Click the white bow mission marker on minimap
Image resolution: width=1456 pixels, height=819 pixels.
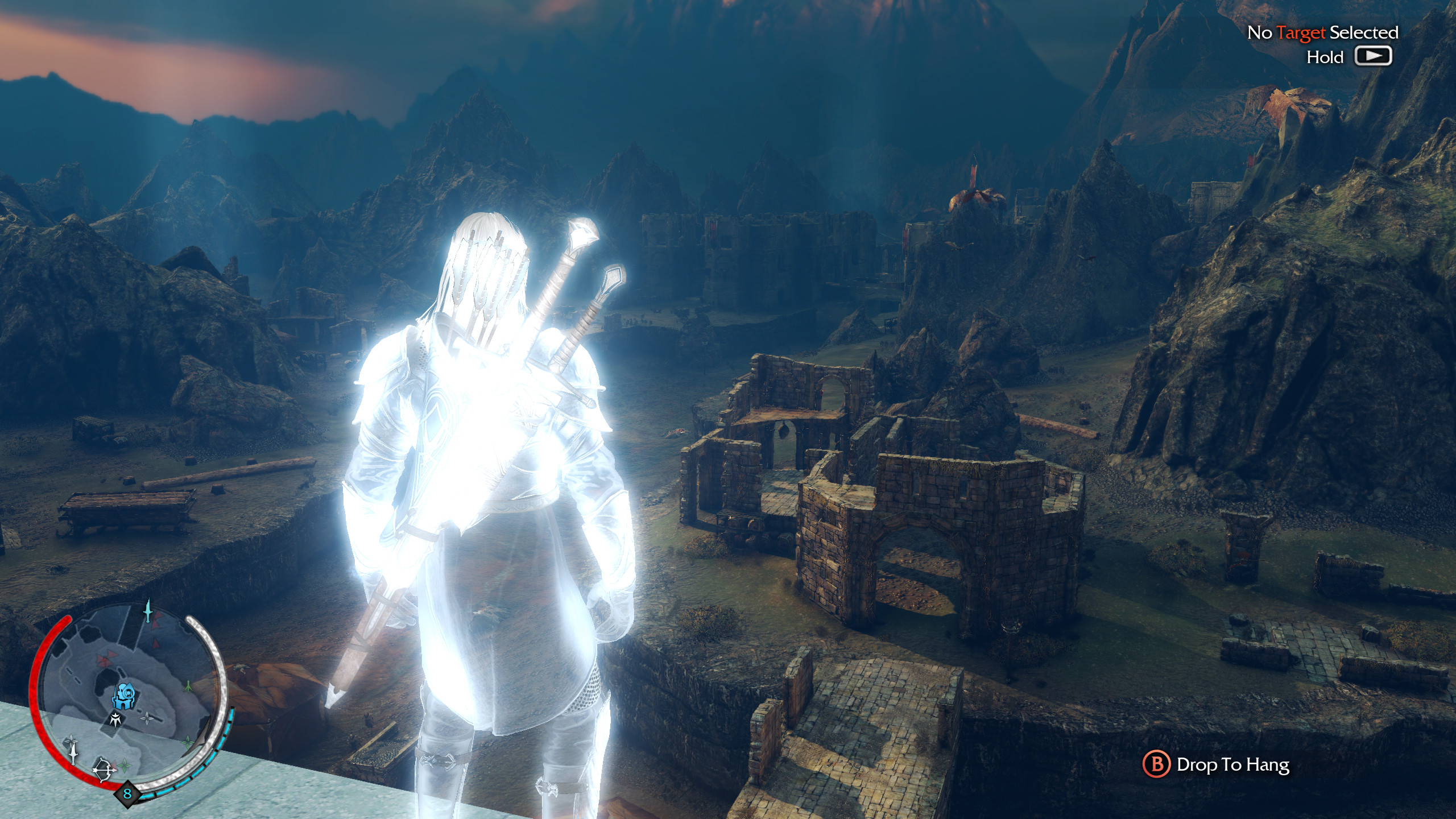(105, 770)
